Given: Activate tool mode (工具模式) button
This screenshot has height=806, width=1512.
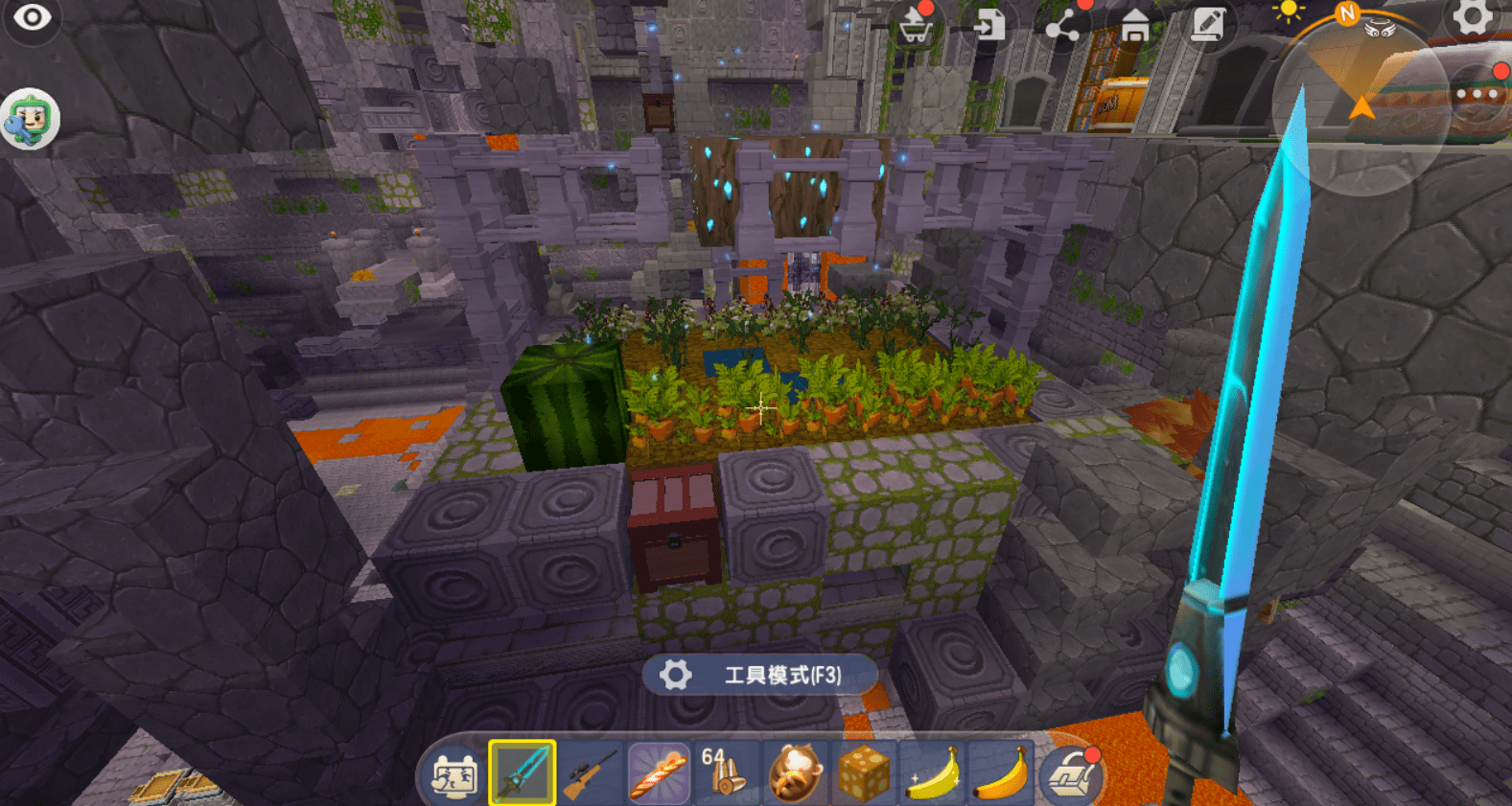Looking at the screenshot, I should point(759,675).
